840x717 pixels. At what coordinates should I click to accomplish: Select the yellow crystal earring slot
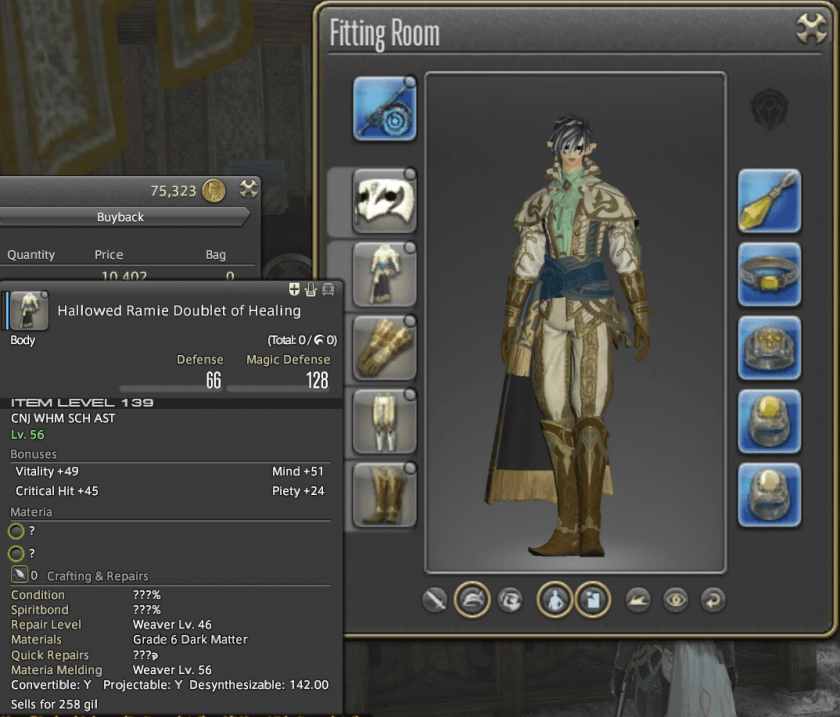tap(769, 201)
